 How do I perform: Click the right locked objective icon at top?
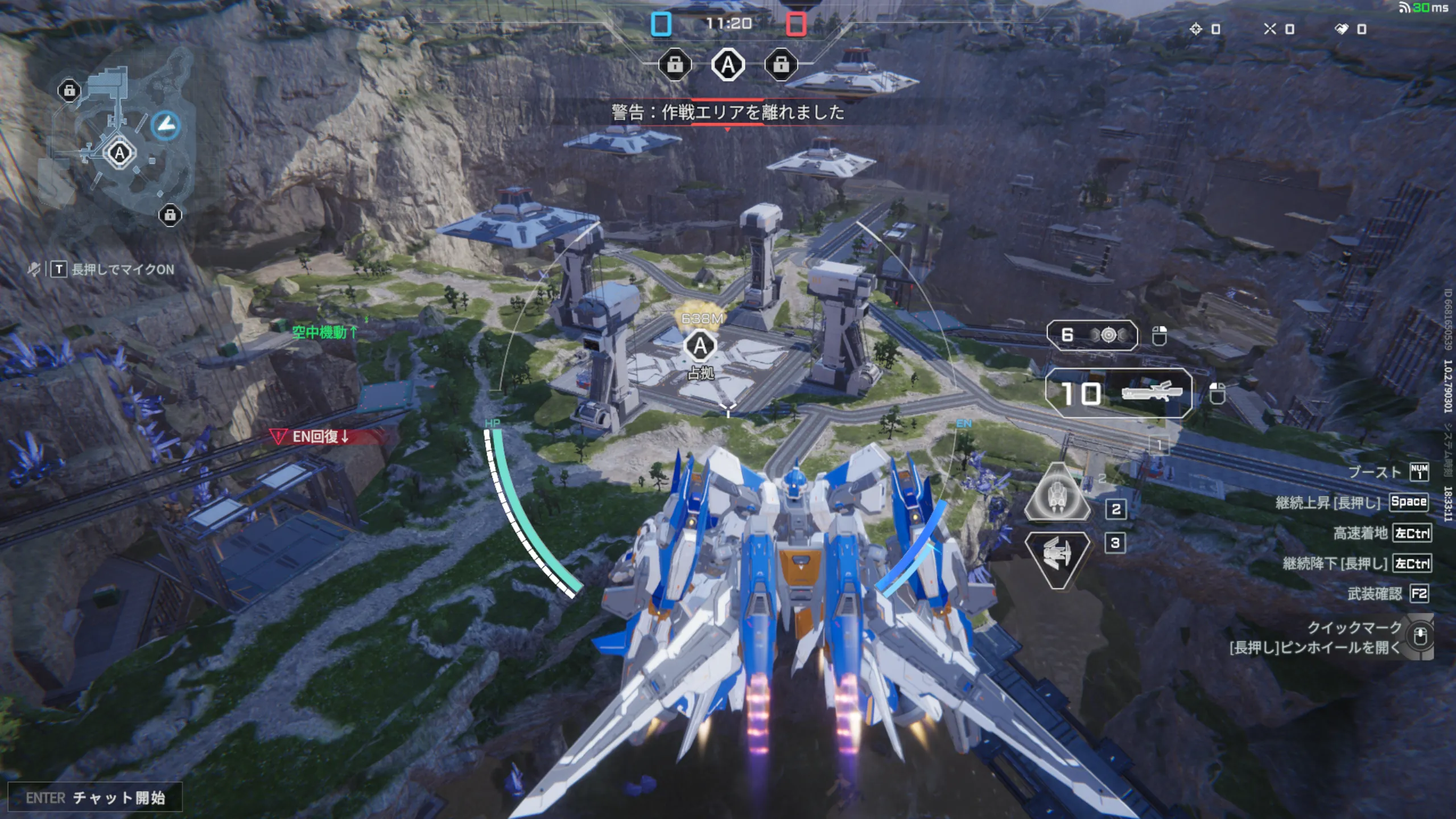pyautogui.click(x=781, y=65)
